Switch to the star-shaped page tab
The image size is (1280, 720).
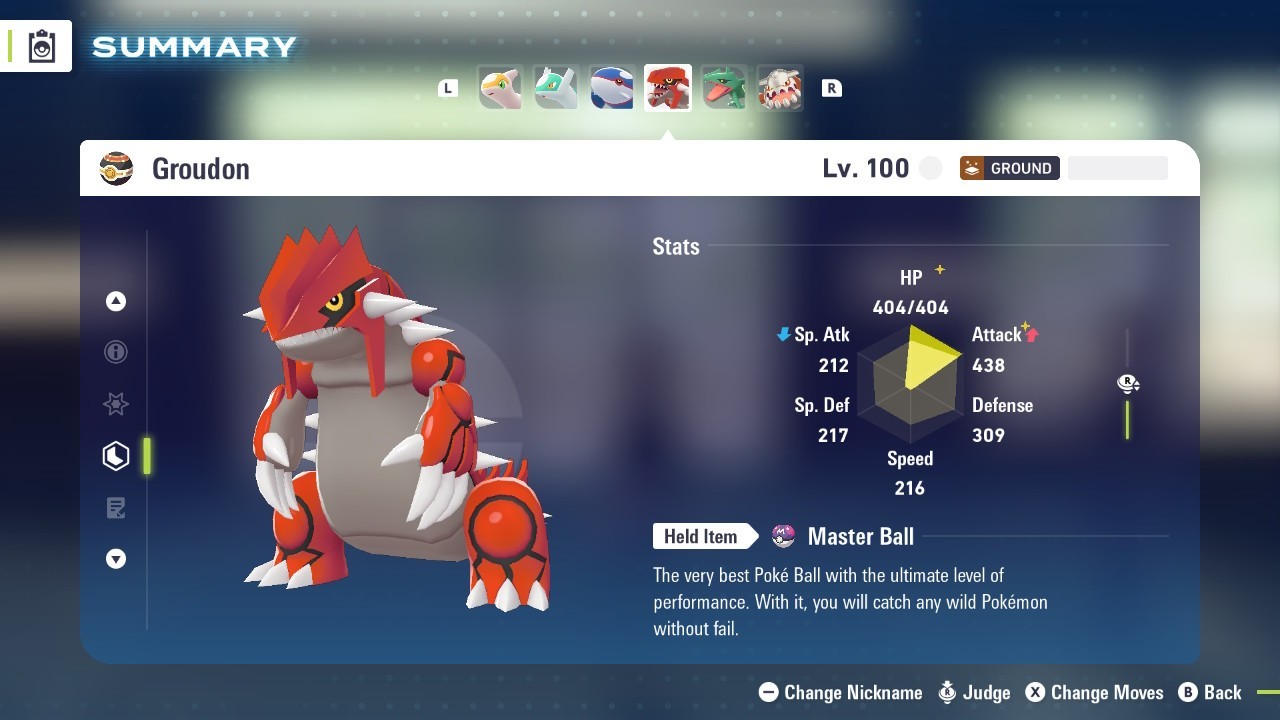pos(116,404)
